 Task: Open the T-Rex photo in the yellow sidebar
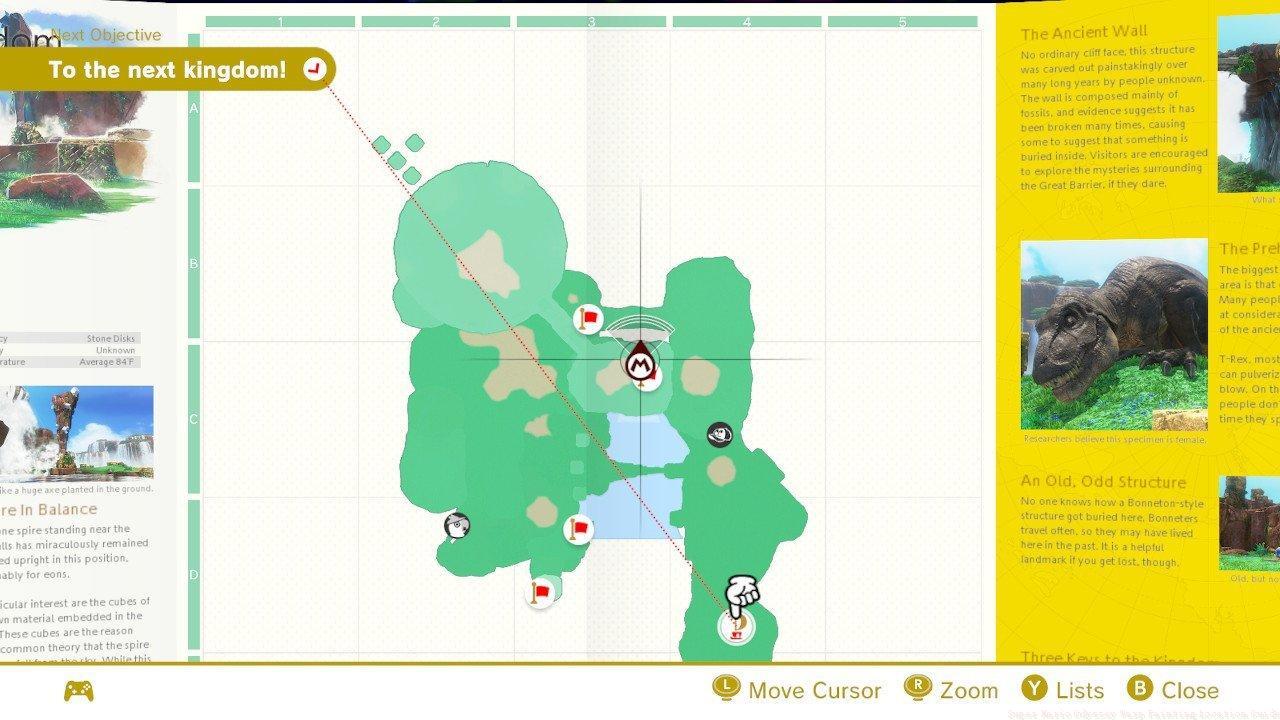point(1115,333)
